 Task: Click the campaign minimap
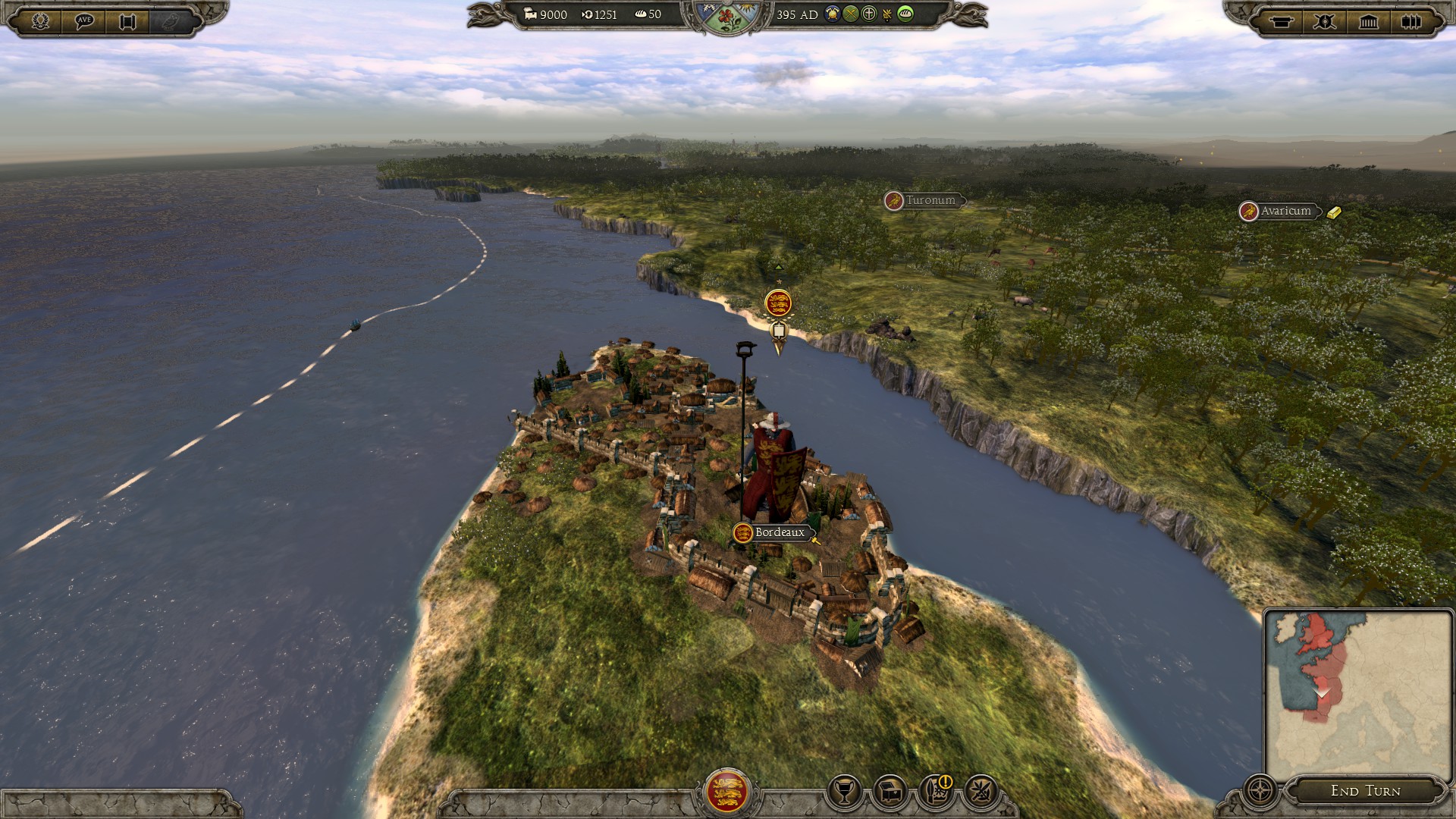[x=1357, y=694]
